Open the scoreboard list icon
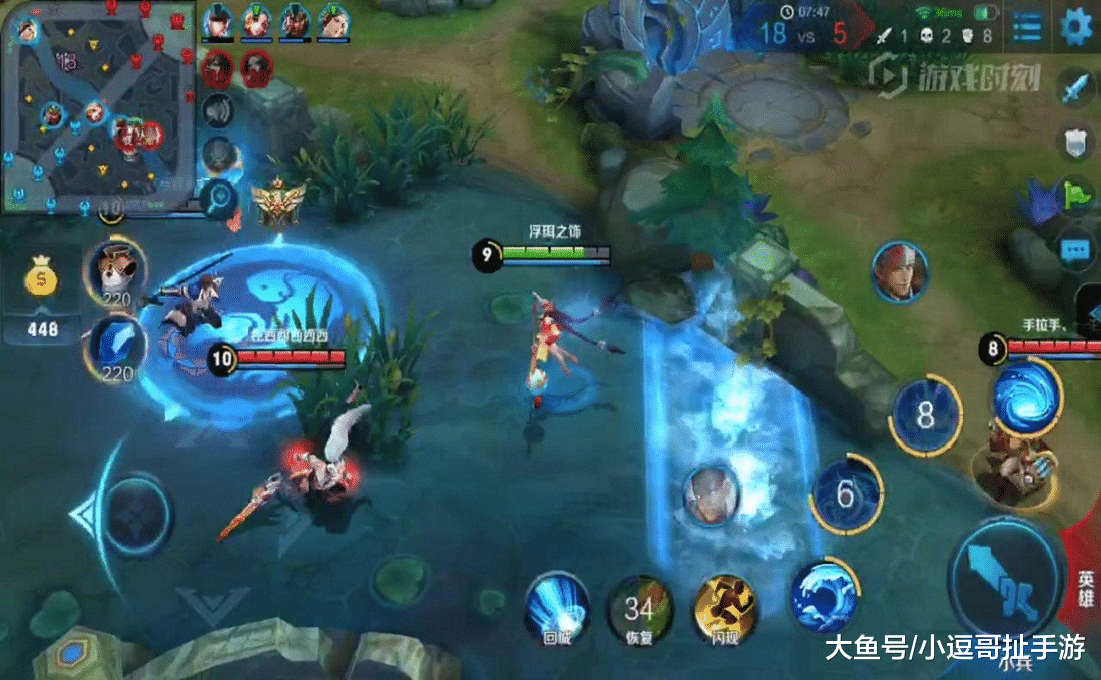The width and height of the screenshot is (1101, 680). (1026, 28)
